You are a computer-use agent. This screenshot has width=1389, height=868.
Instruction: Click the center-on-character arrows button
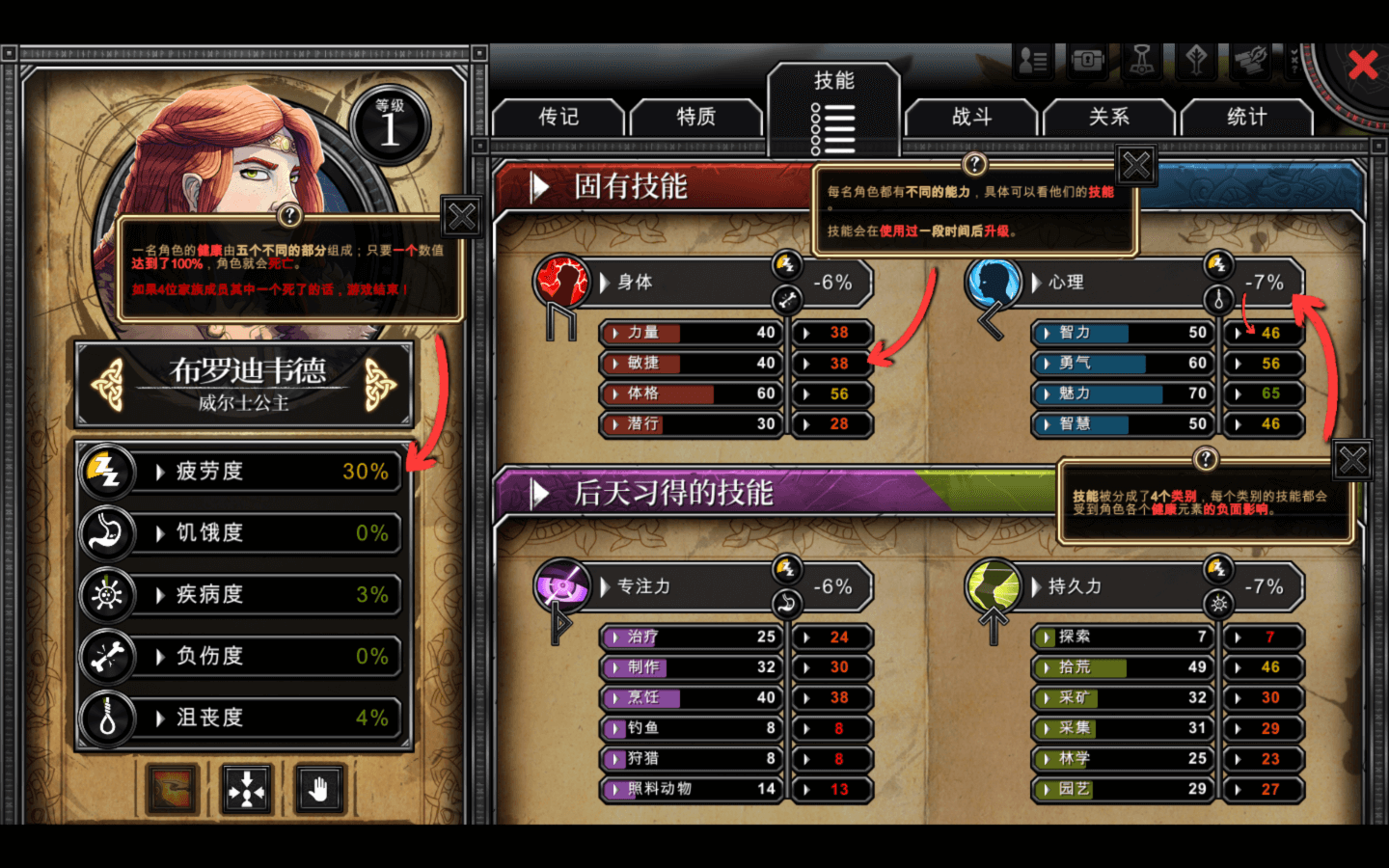(247, 791)
